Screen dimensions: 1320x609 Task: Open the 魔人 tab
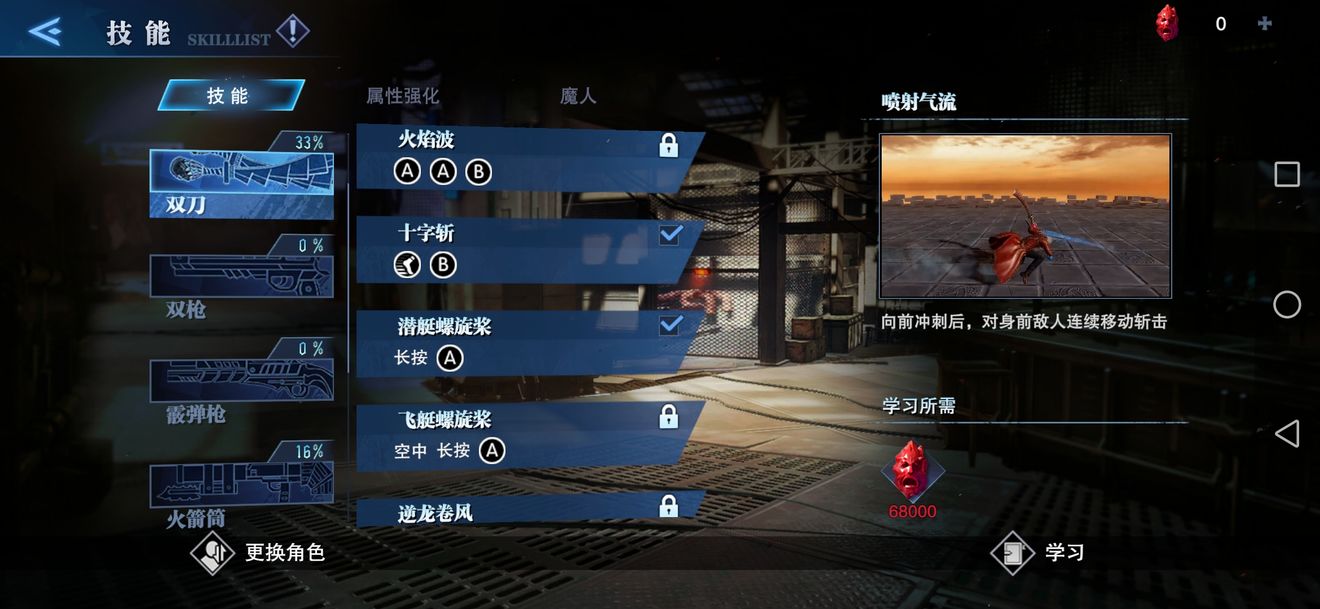click(x=578, y=96)
